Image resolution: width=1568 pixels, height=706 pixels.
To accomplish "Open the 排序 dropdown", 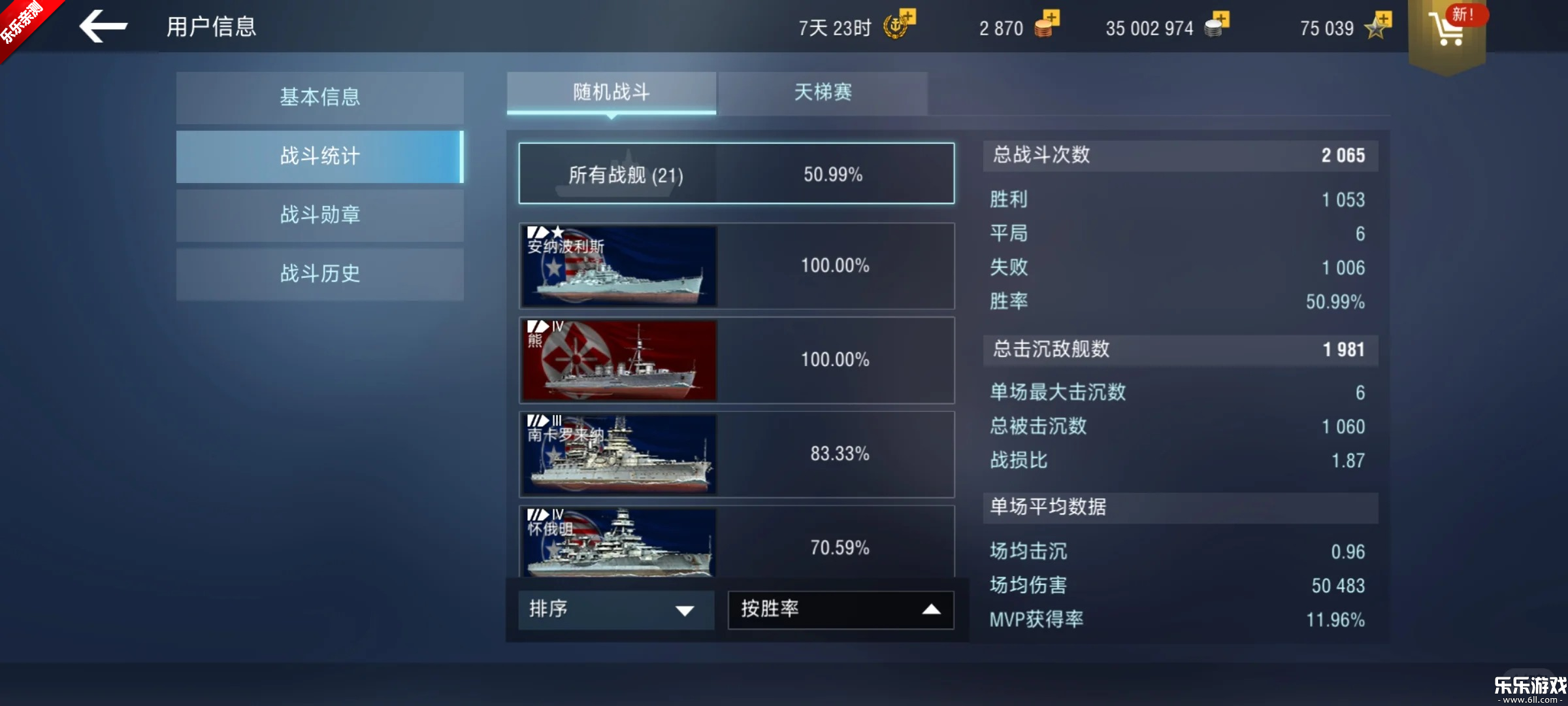I will [x=615, y=609].
